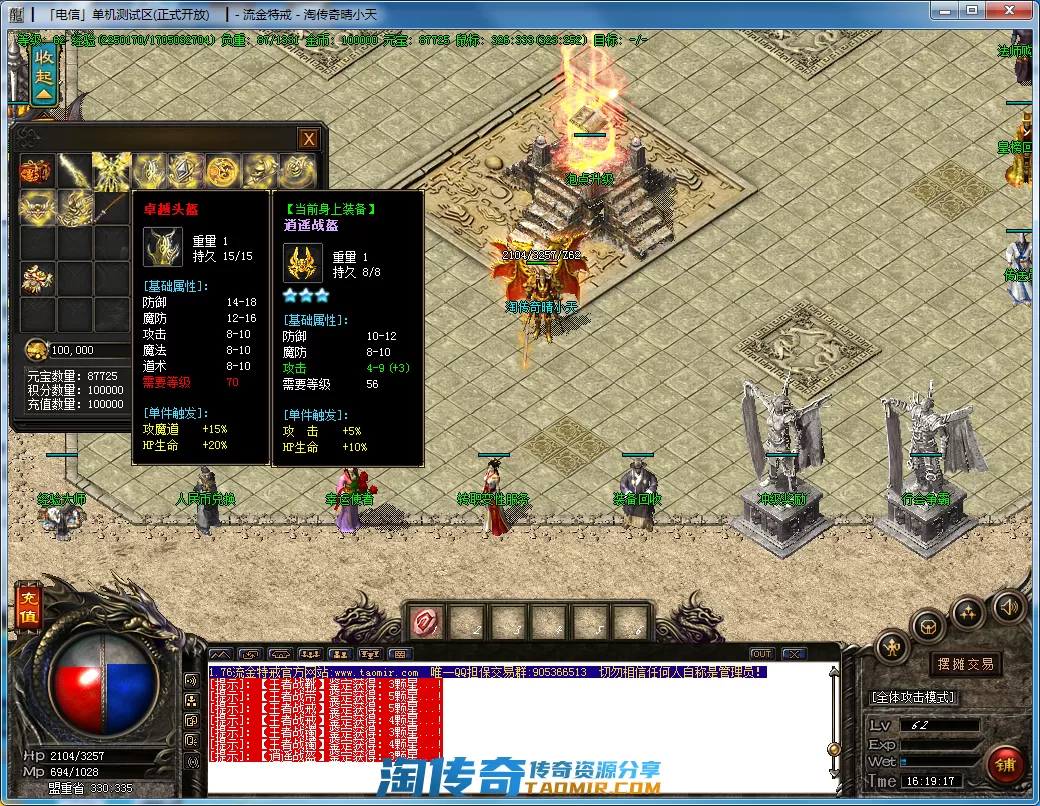The image size is (1040, 806).
Task: Open the red 铺 shop button
Action: [x=1006, y=765]
